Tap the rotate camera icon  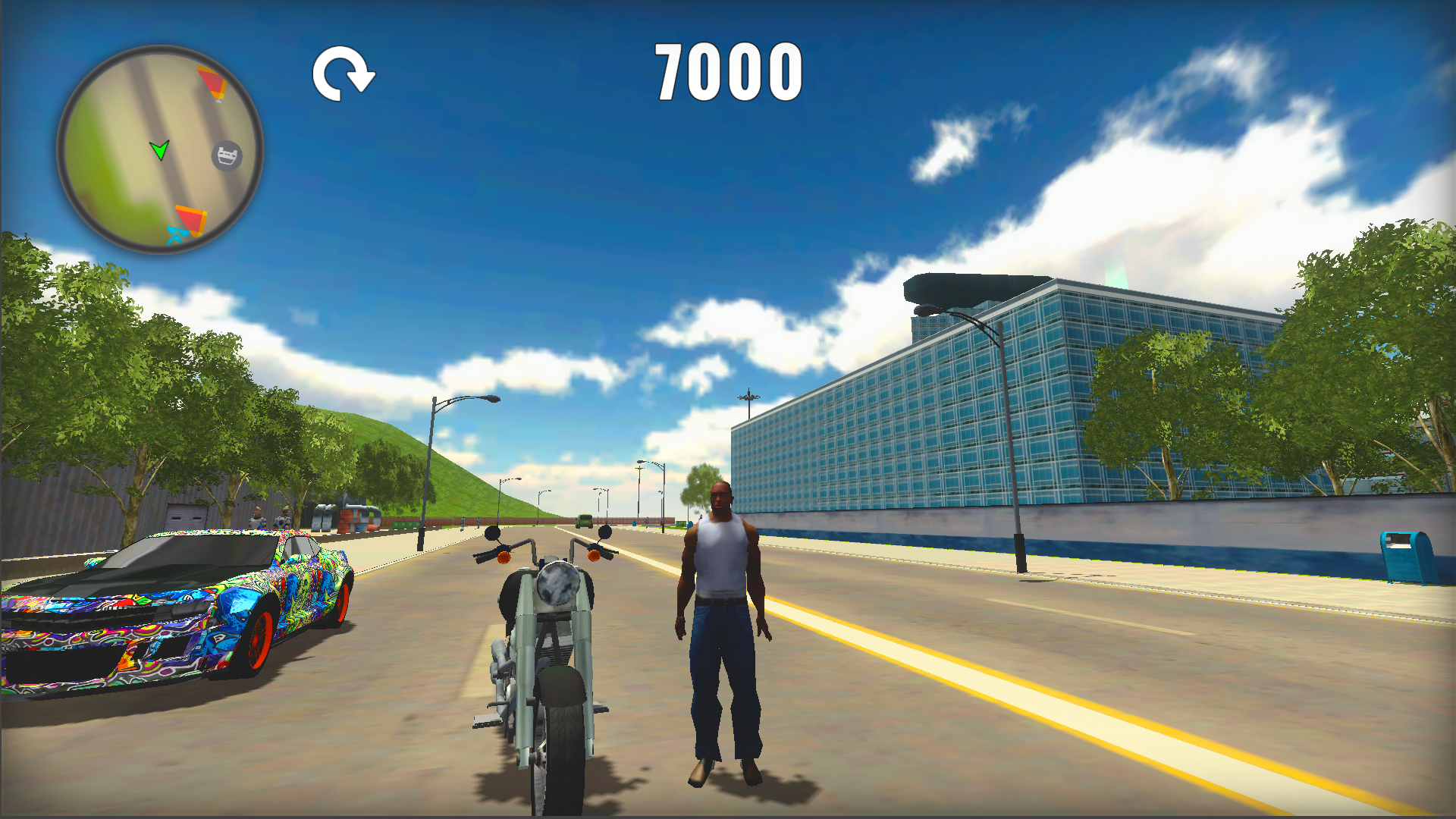click(344, 74)
